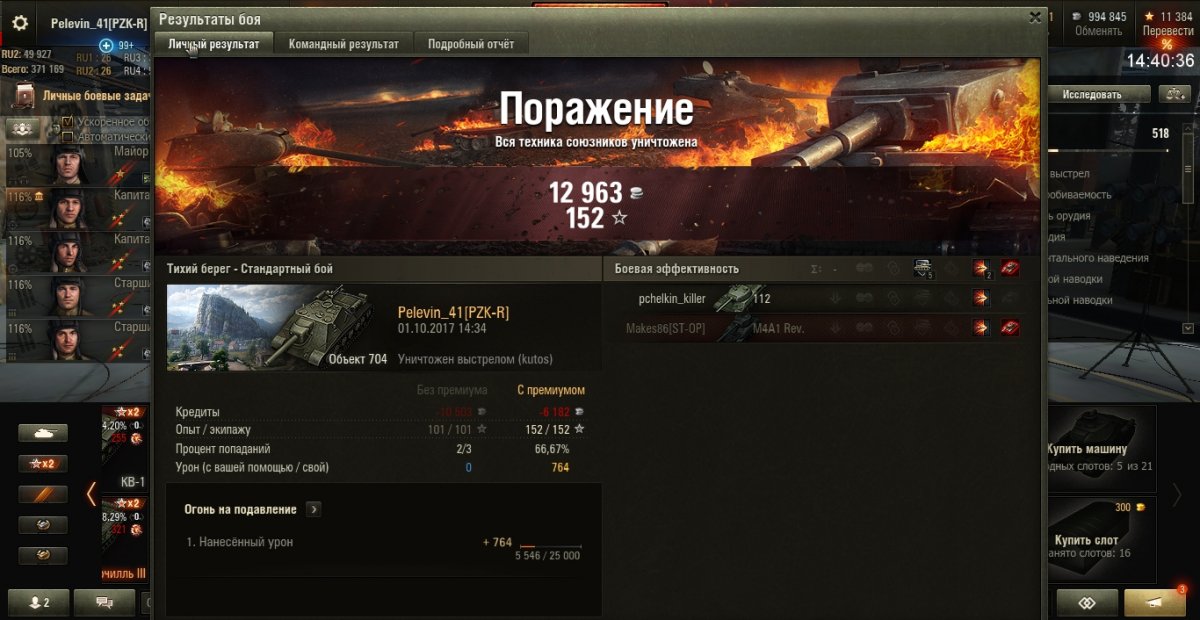The height and width of the screenshot is (620, 1200).
Task: Open the chat channels button
Action: coord(104,602)
